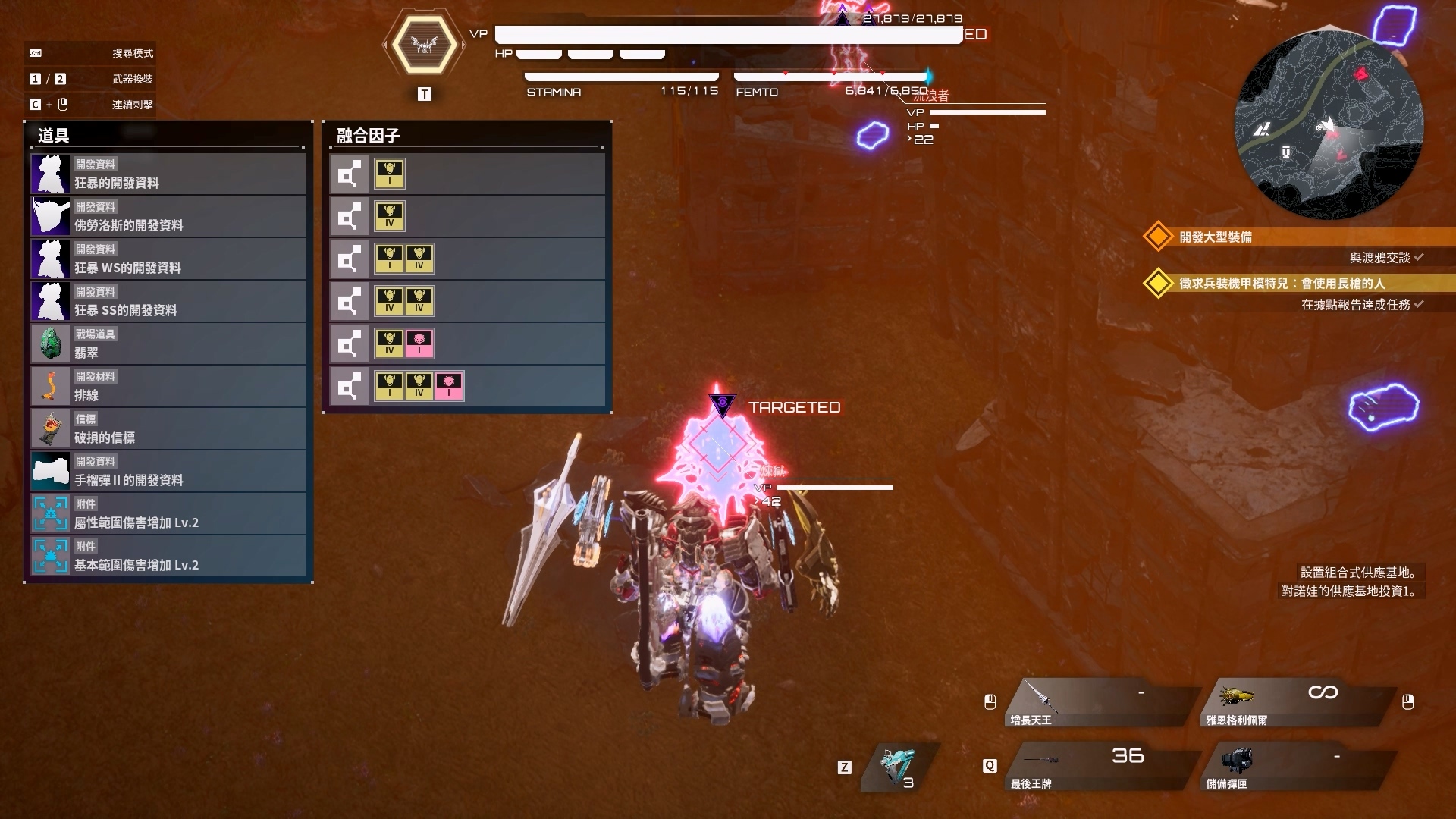Select 屬性範圍傷害增加 Lv.2 attachment

point(168,514)
